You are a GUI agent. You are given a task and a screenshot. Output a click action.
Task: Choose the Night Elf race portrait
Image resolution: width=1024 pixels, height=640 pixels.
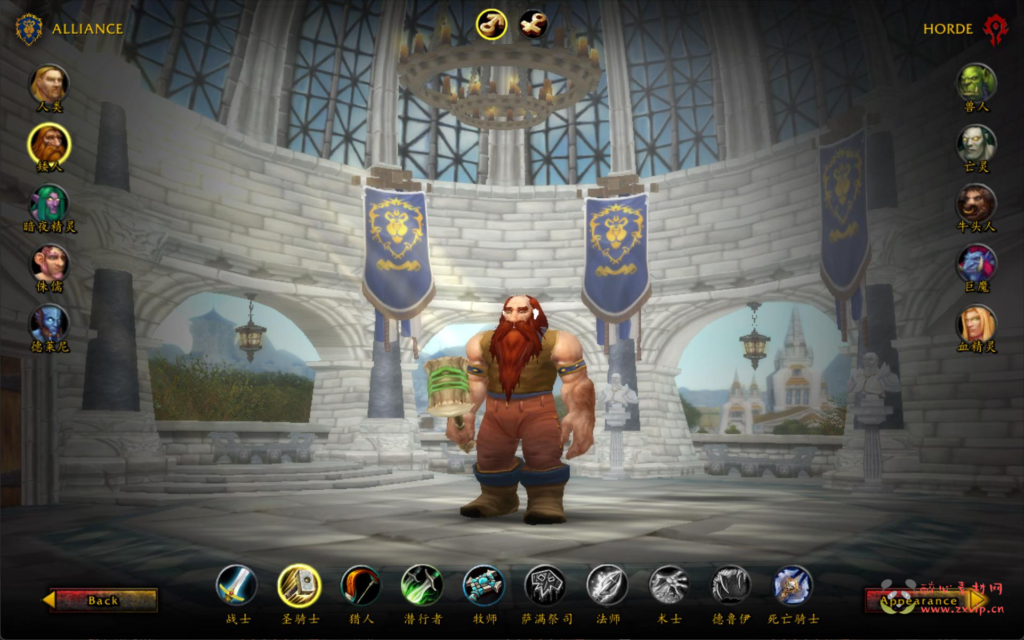pos(49,204)
